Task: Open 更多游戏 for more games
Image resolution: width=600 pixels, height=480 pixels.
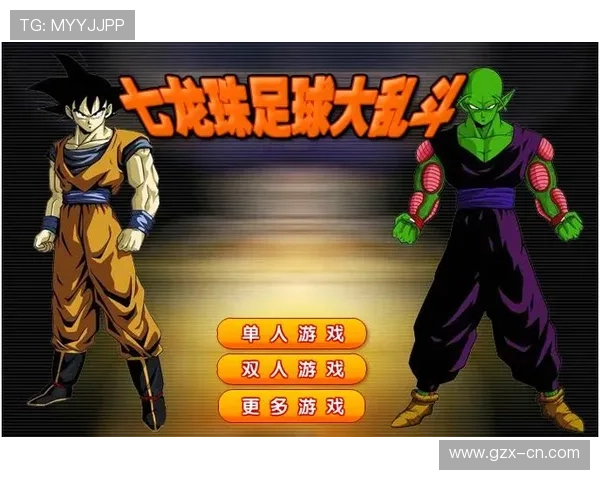Action: [292, 406]
